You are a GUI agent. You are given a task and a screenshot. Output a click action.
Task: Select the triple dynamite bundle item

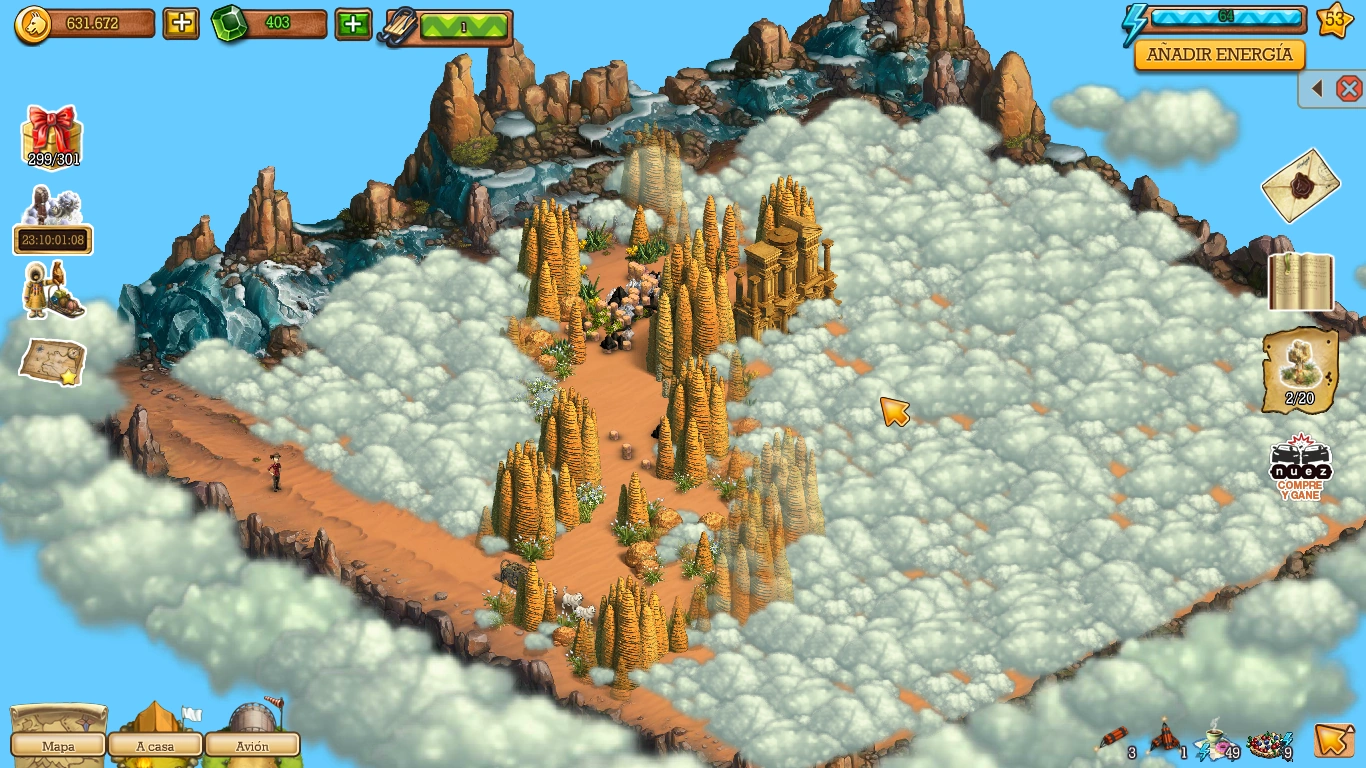coord(1165,739)
